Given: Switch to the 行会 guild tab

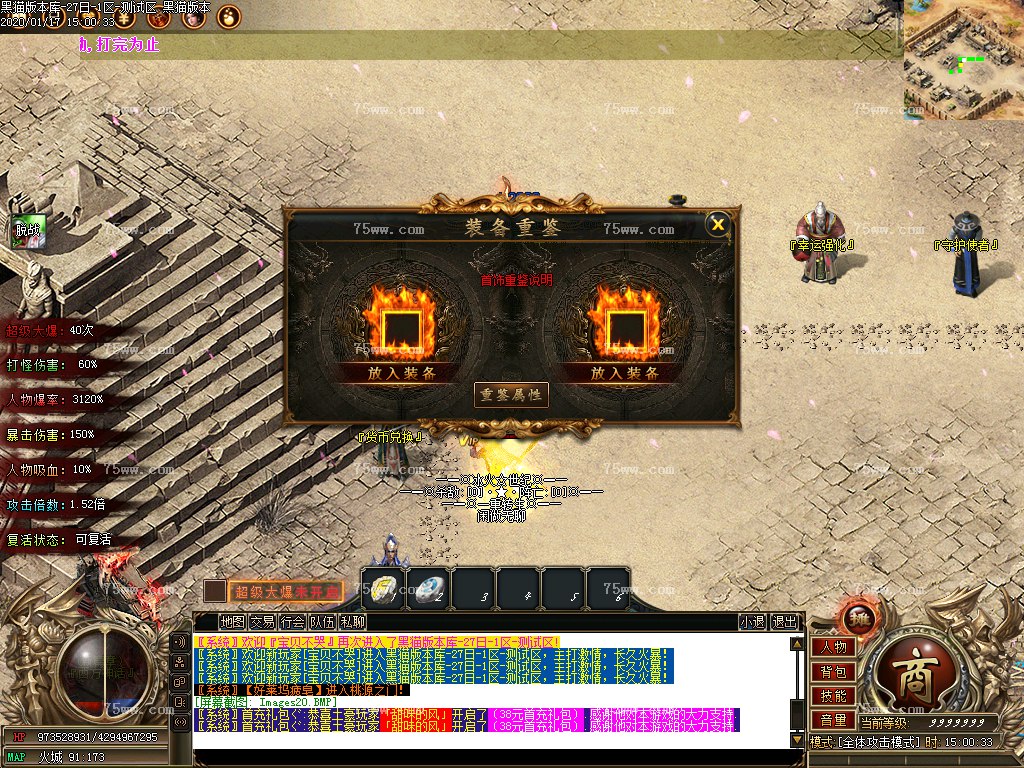Looking at the screenshot, I should pyautogui.click(x=292, y=622).
